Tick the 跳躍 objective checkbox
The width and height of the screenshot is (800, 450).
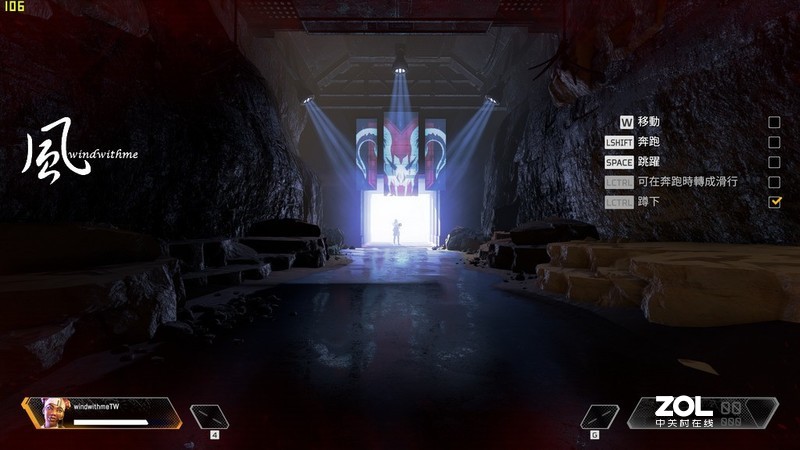[x=774, y=162]
